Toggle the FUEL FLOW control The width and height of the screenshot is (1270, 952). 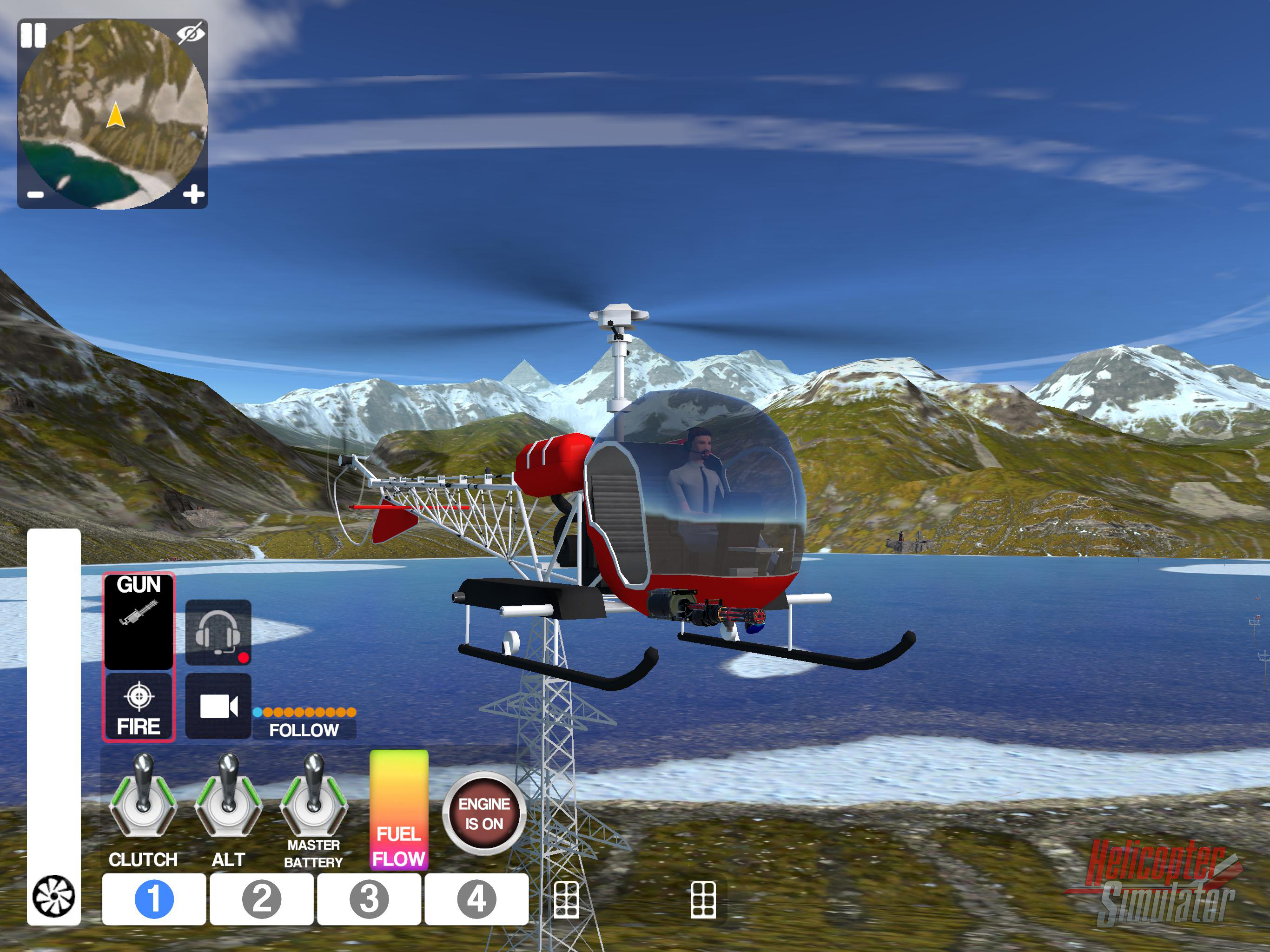click(x=398, y=810)
